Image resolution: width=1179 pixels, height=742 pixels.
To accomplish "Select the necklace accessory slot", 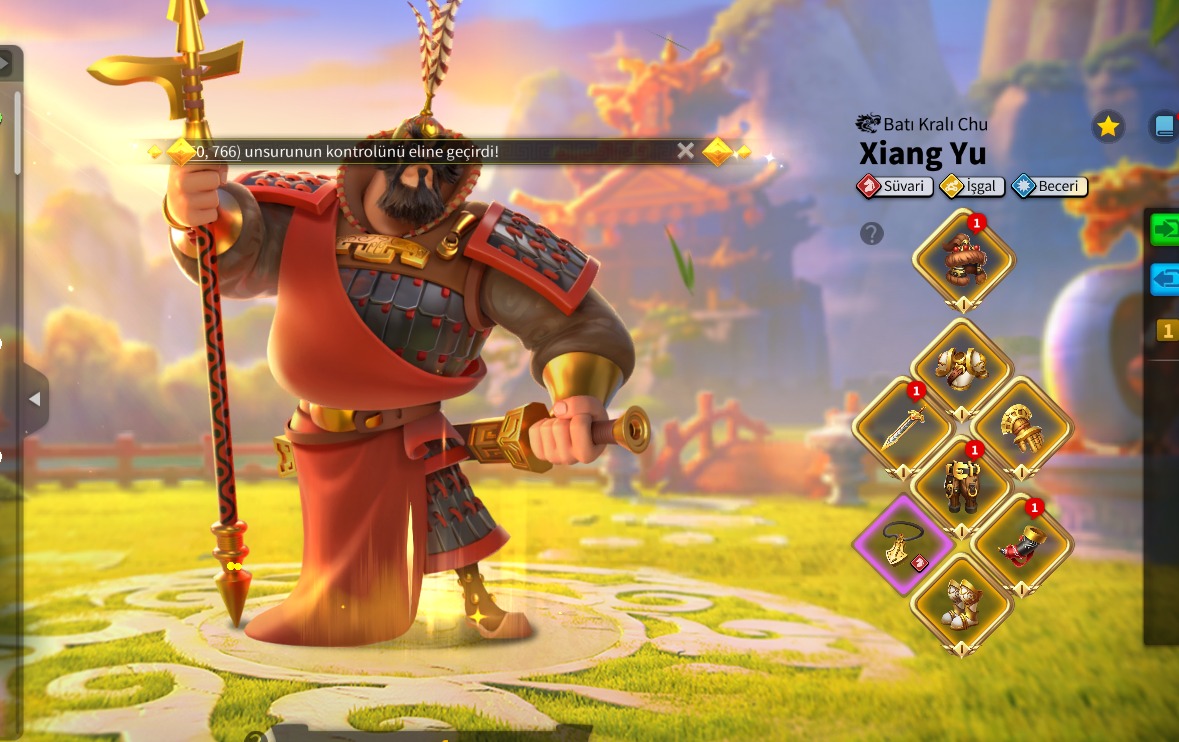I will click(902, 544).
